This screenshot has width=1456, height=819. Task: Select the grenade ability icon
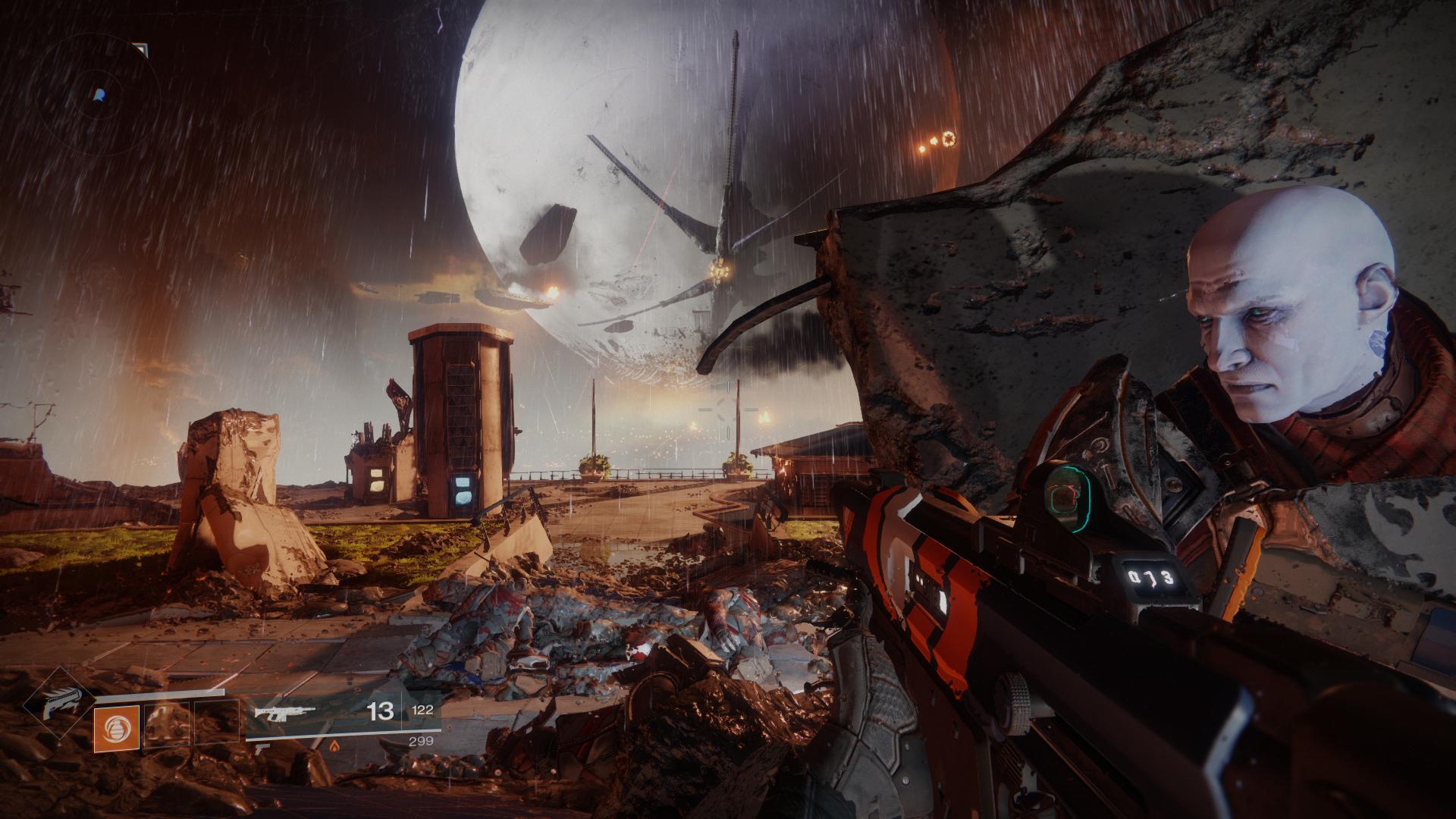pos(118,729)
